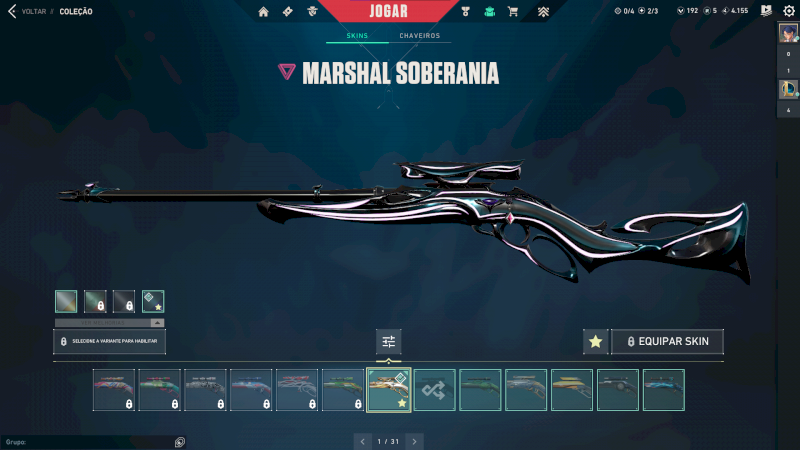This screenshot has height=450, width=800.
Task: Go to the previous skin page
Action: [x=362, y=440]
